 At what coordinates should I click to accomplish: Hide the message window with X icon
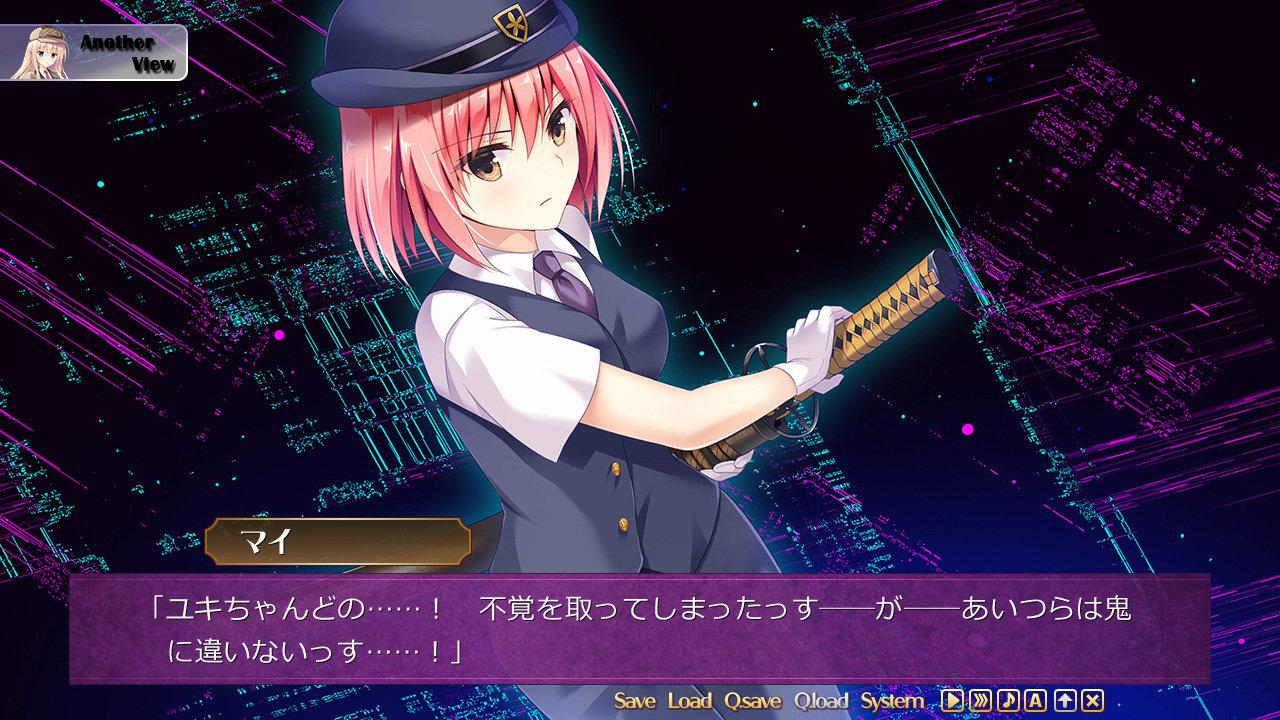tap(1092, 701)
